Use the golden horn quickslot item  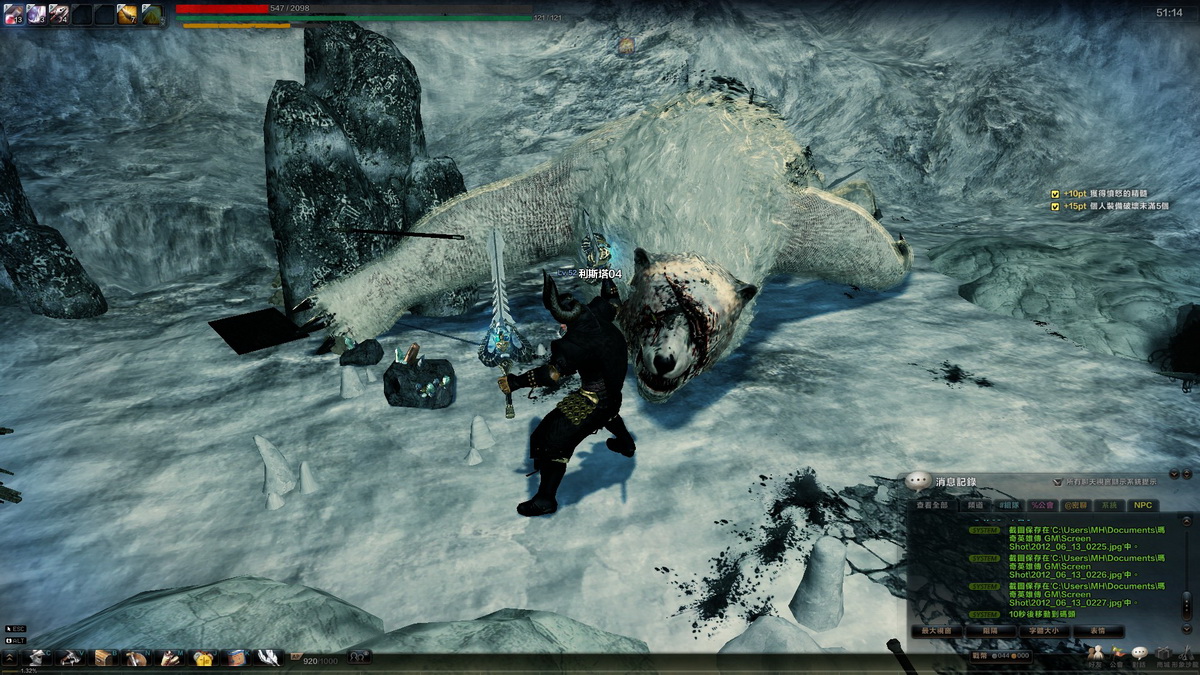pos(127,14)
